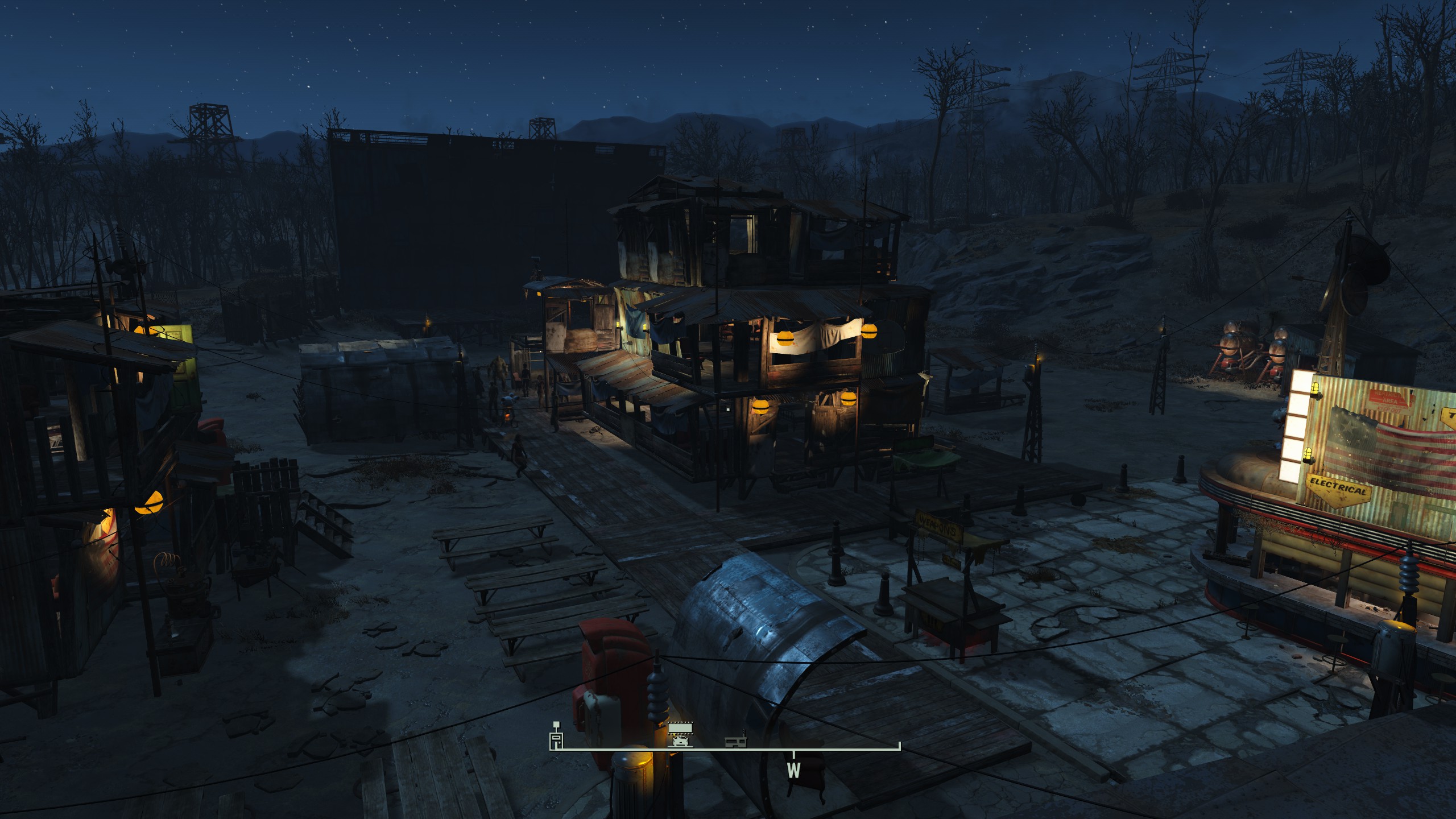Click the W heading letter on compass
The image size is (1456, 819).
[x=793, y=771]
